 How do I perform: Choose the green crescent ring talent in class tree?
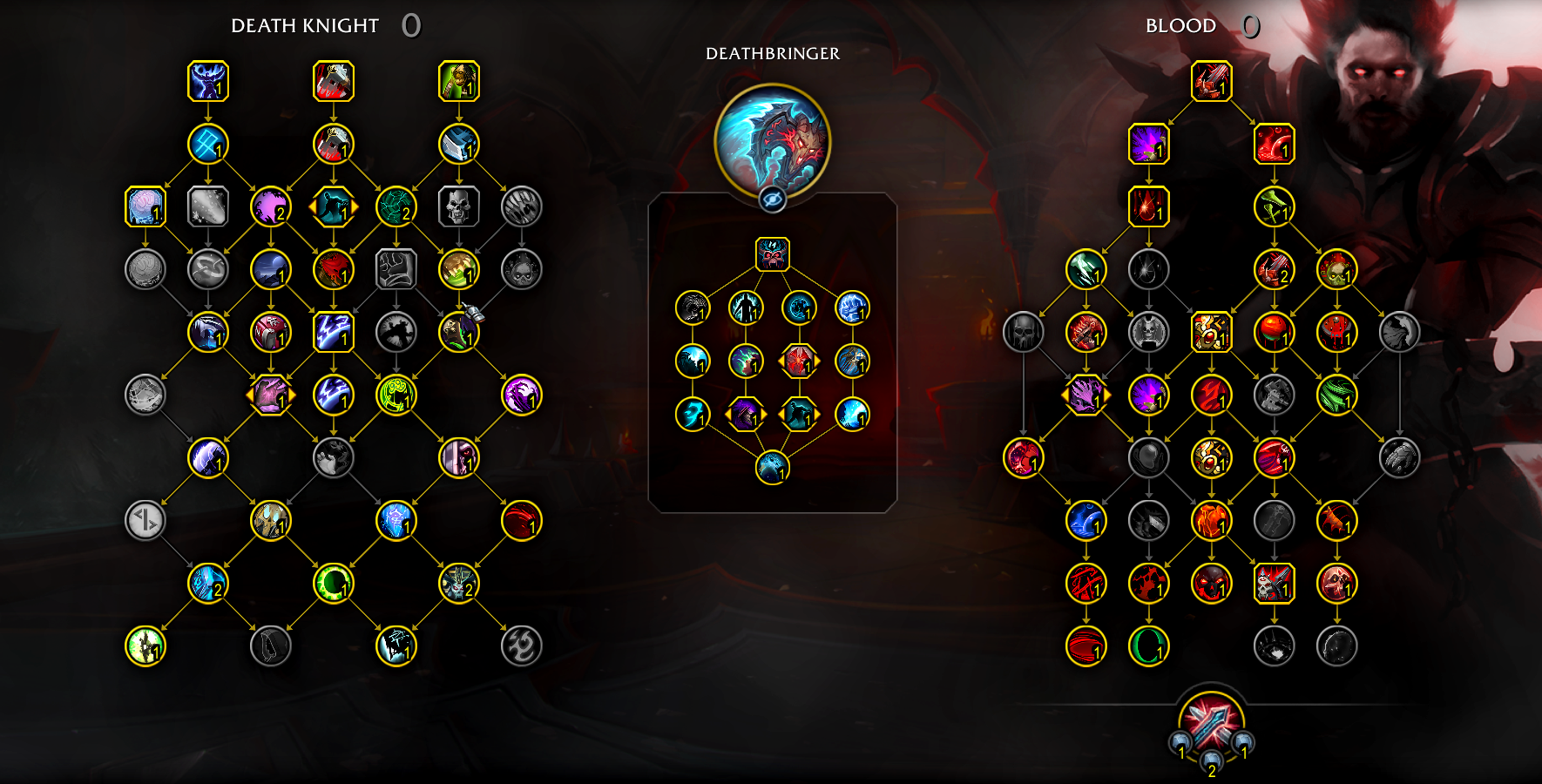click(x=334, y=584)
